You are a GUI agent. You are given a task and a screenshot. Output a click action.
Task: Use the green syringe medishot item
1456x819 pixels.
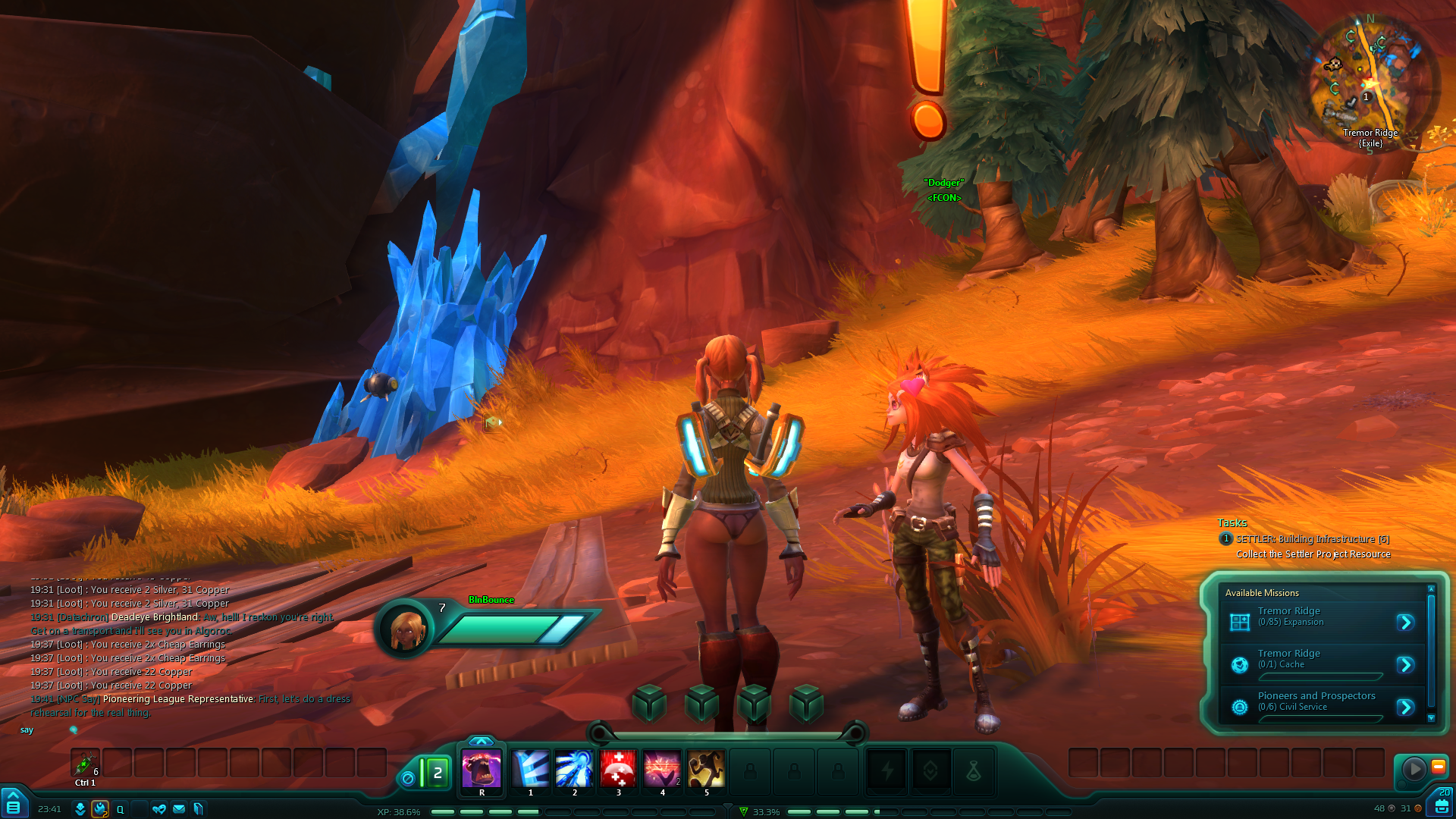[84, 763]
